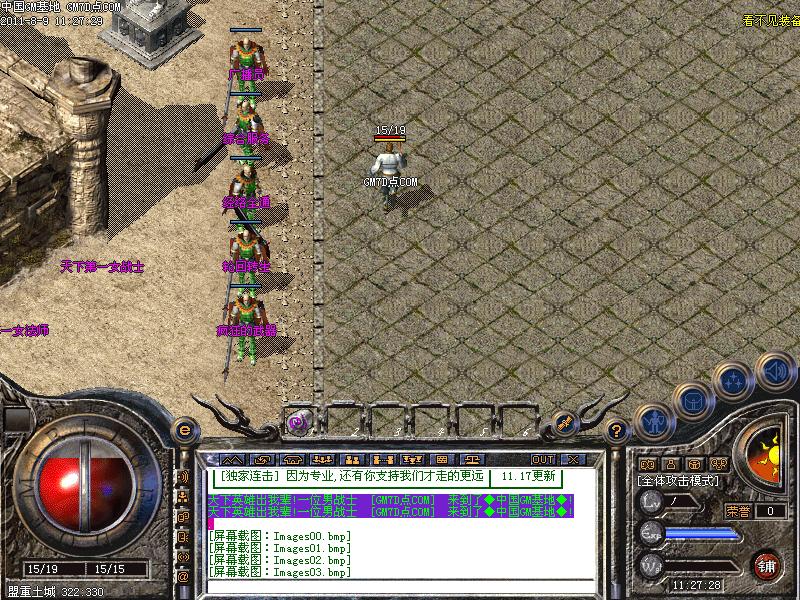The height and width of the screenshot is (600, 800).
Task: Click the OUT button above chat
Action: tap(543, 459)
